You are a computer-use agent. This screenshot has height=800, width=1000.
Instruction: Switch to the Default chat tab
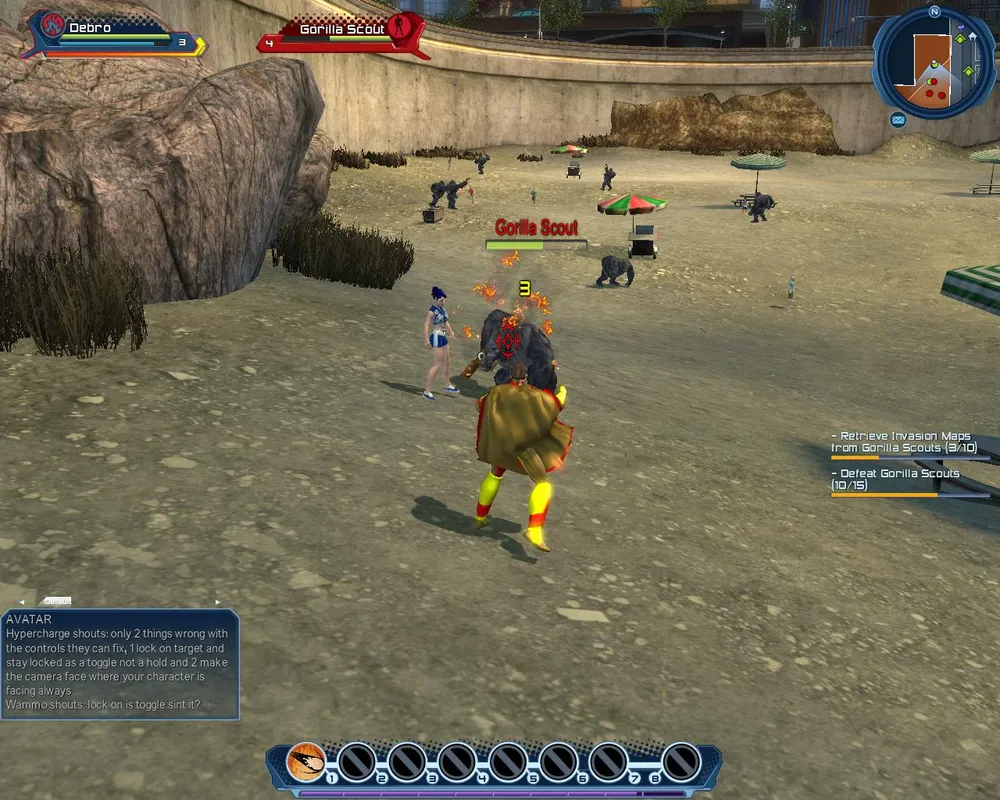coord(56,601)
